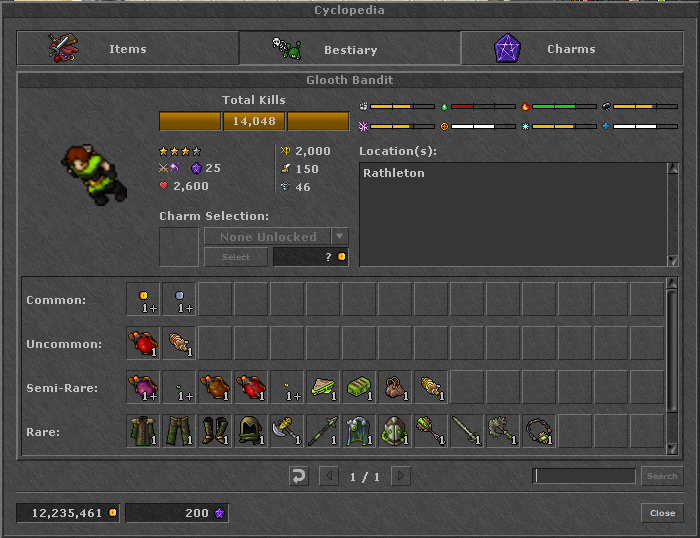
Task: Select the brown bag in Semi-Rare loot
Action: coord(396,388)
